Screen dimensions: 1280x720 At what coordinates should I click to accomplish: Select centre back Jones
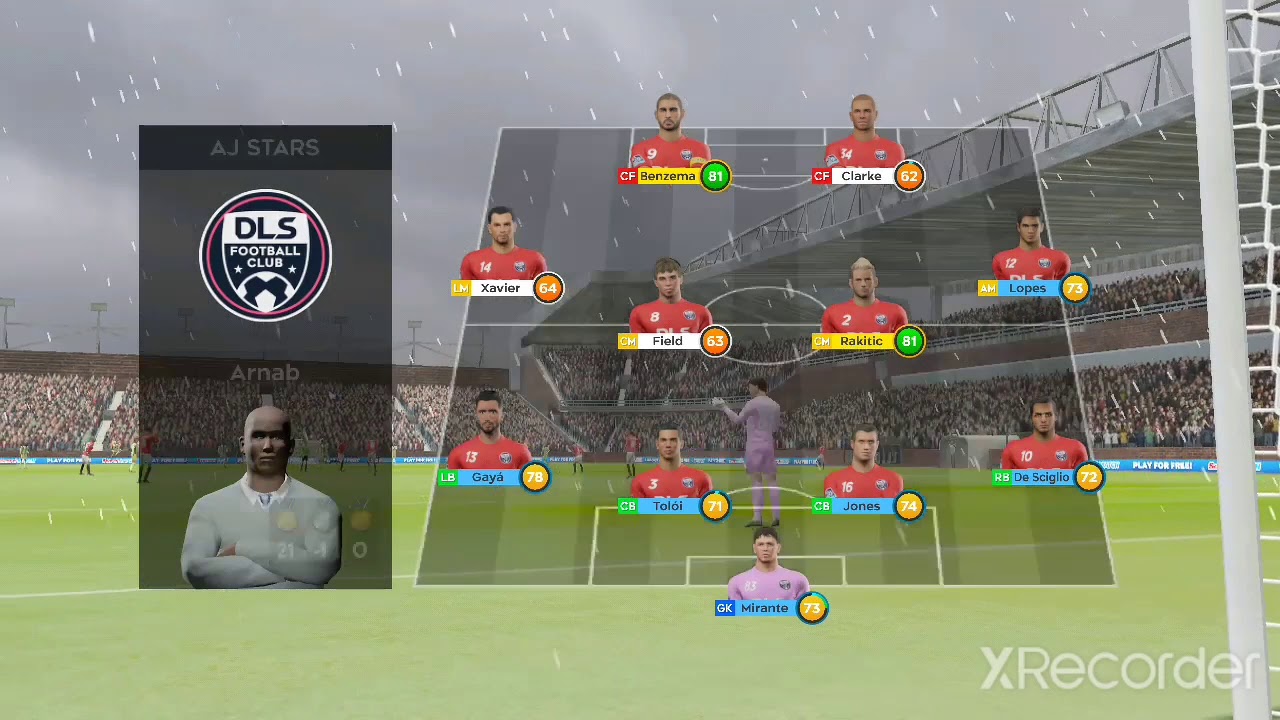pyautogui.click(x=861, y=506)
